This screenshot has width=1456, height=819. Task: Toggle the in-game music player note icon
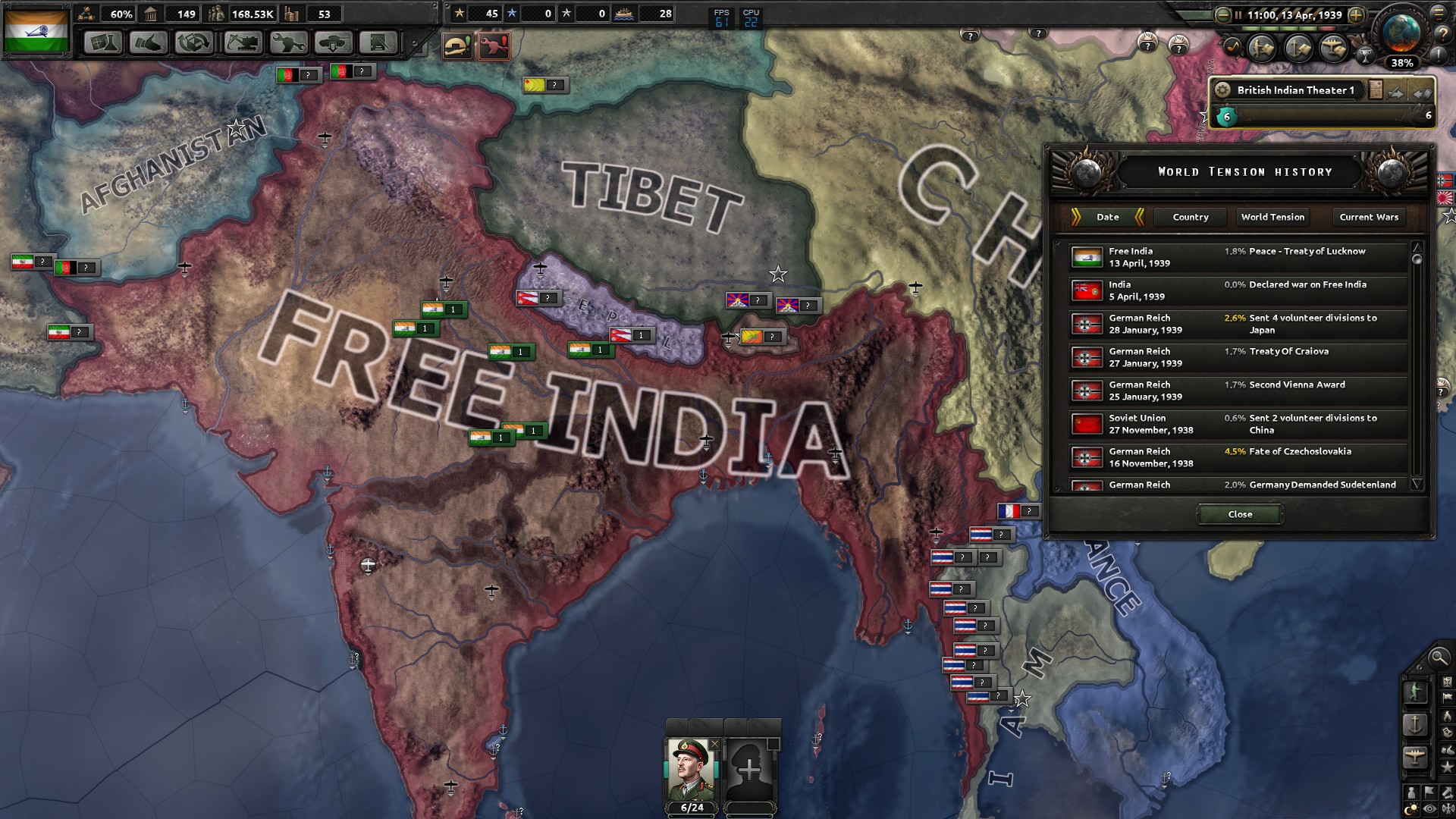coord(1232,49)
